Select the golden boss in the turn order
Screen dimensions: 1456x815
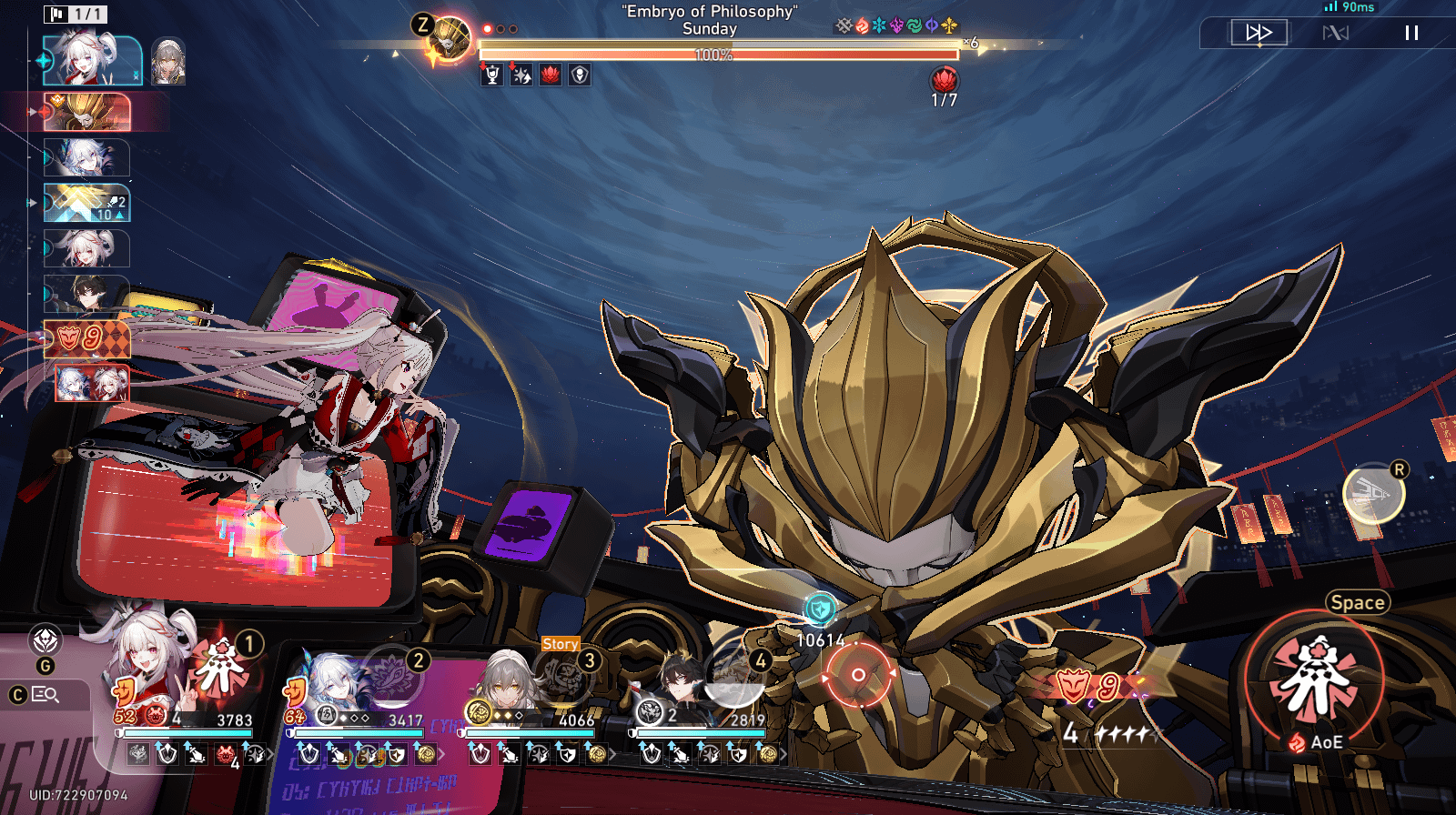[87, 112]
